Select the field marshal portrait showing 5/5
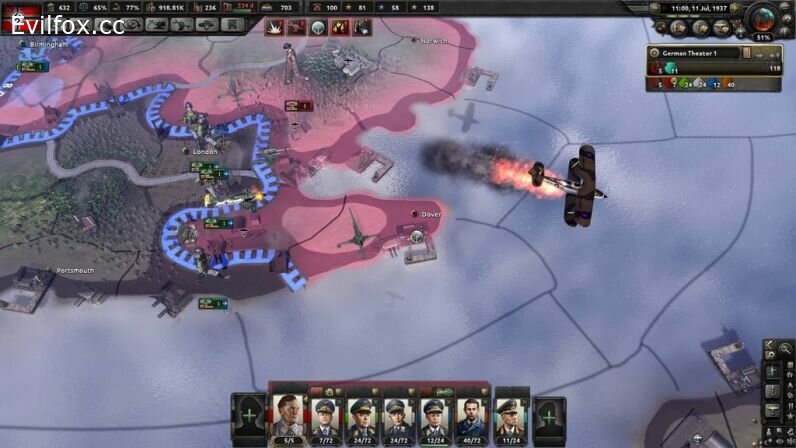This screenshot has width=796, height=448. [x=288, y=416]
